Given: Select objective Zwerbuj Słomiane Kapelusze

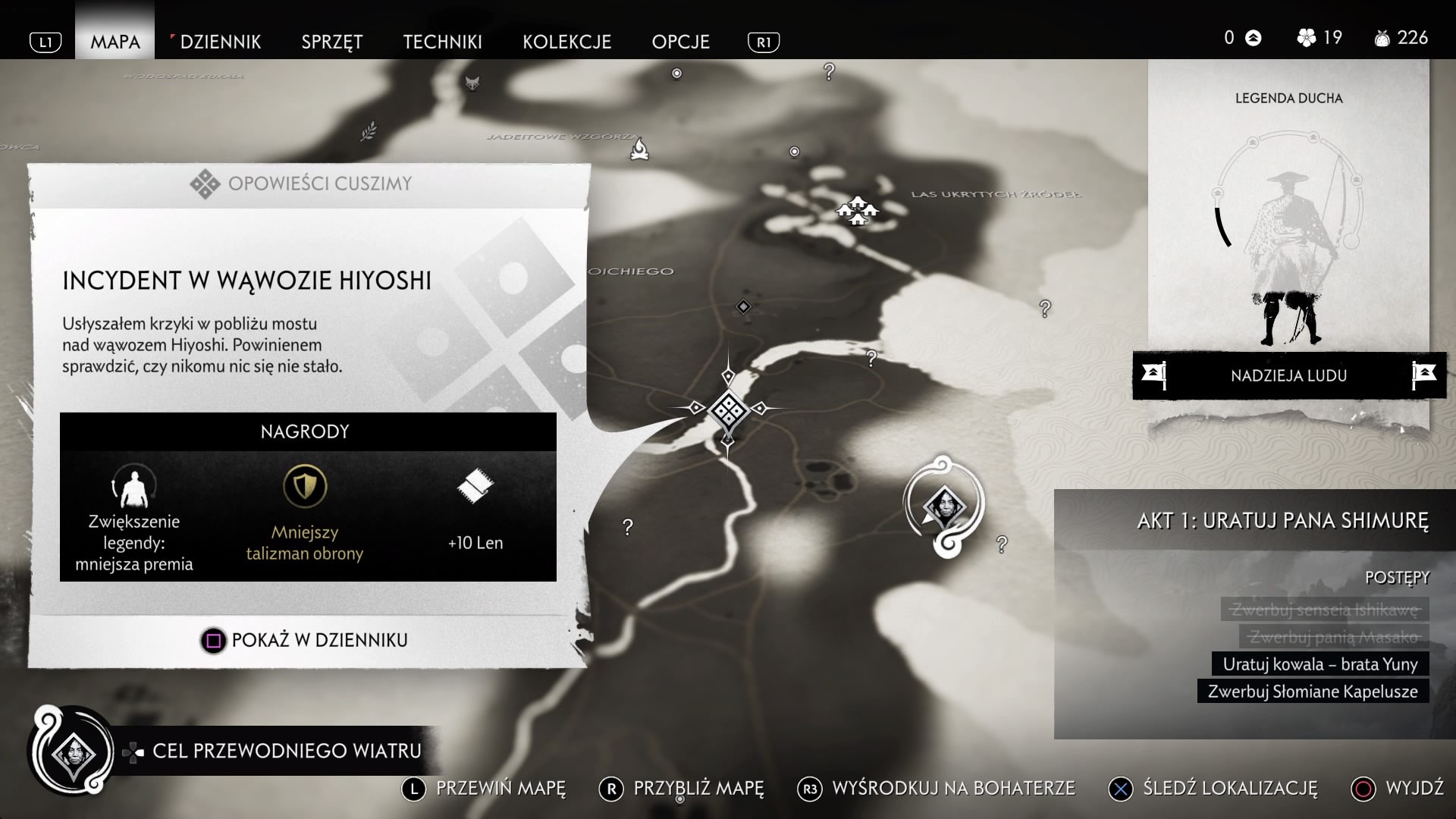Looking at the screenshot, I should pos(1312,692).
